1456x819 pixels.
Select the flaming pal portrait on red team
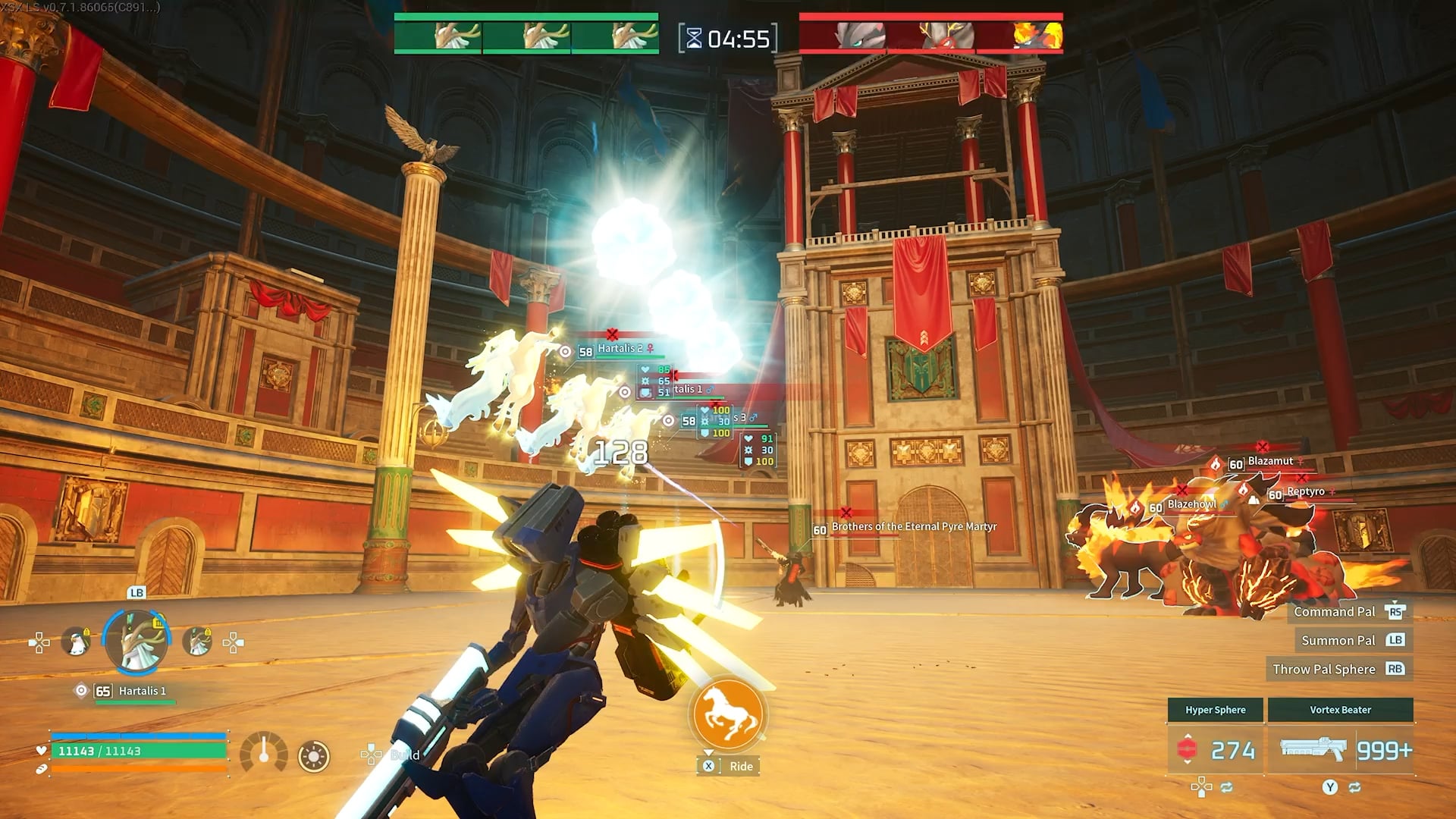pos(1038,36)
